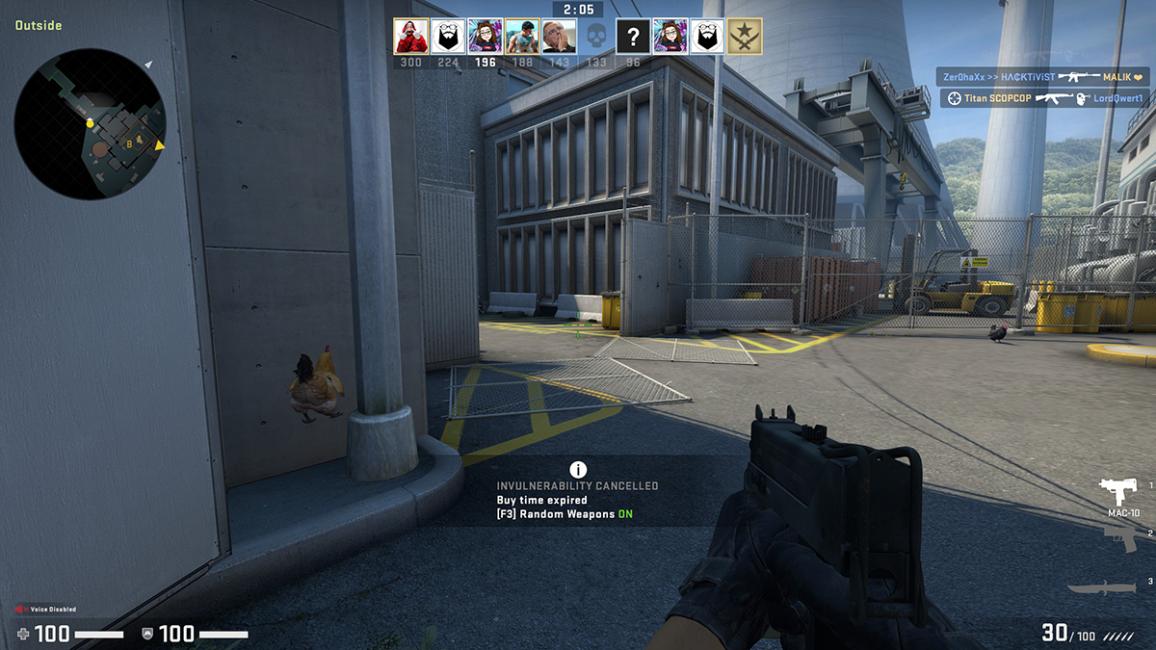Toggle the Random Weapons ON notice

(564, 514)
